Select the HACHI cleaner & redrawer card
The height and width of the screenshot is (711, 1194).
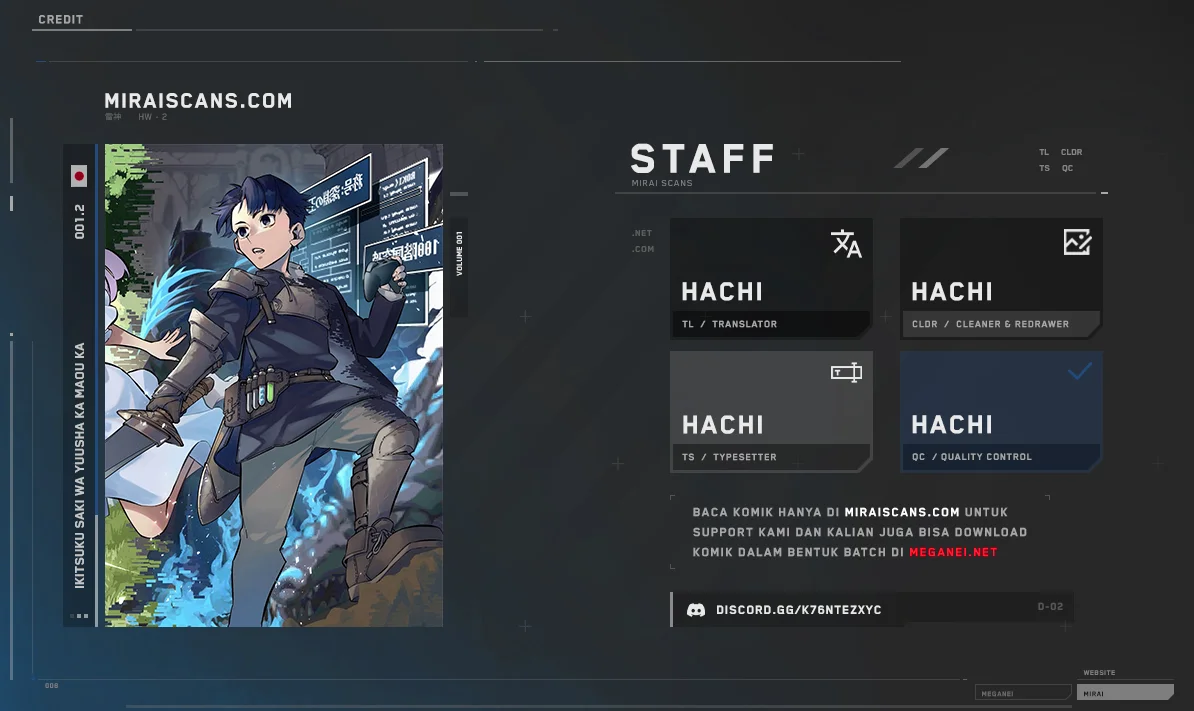point(1001,278)
